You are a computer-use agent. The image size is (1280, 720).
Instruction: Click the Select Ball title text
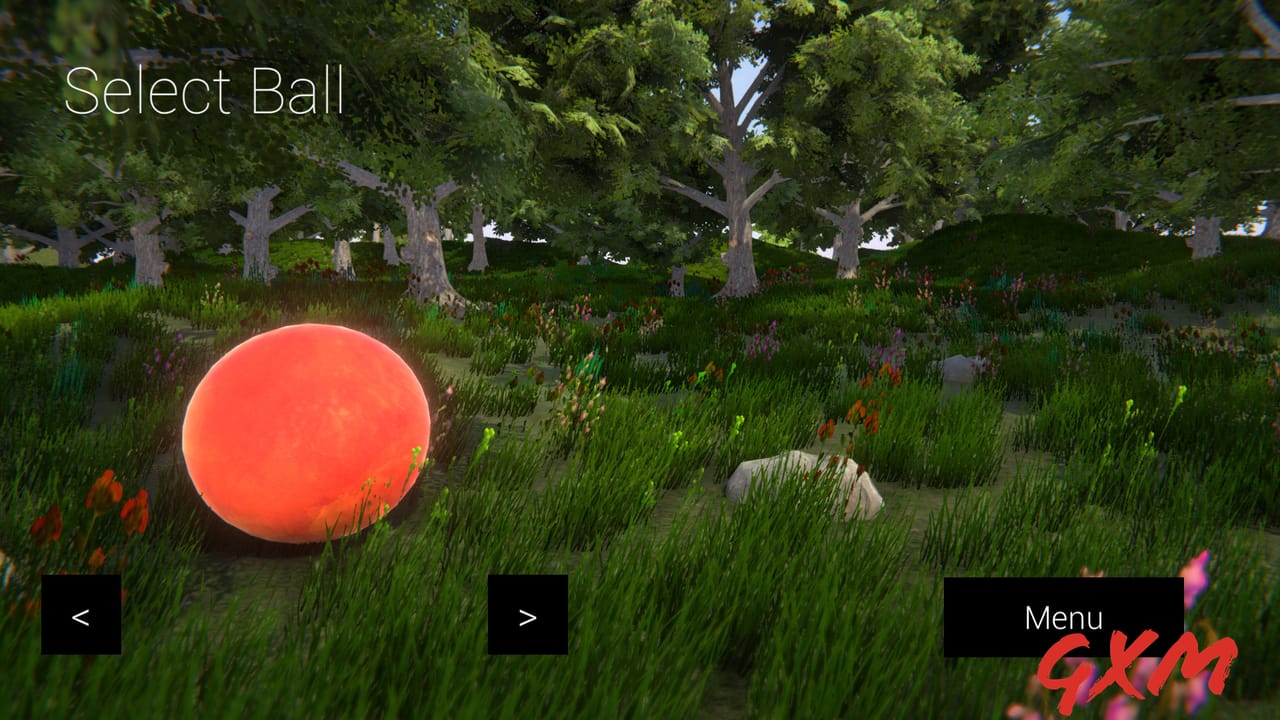pos(204,97)
